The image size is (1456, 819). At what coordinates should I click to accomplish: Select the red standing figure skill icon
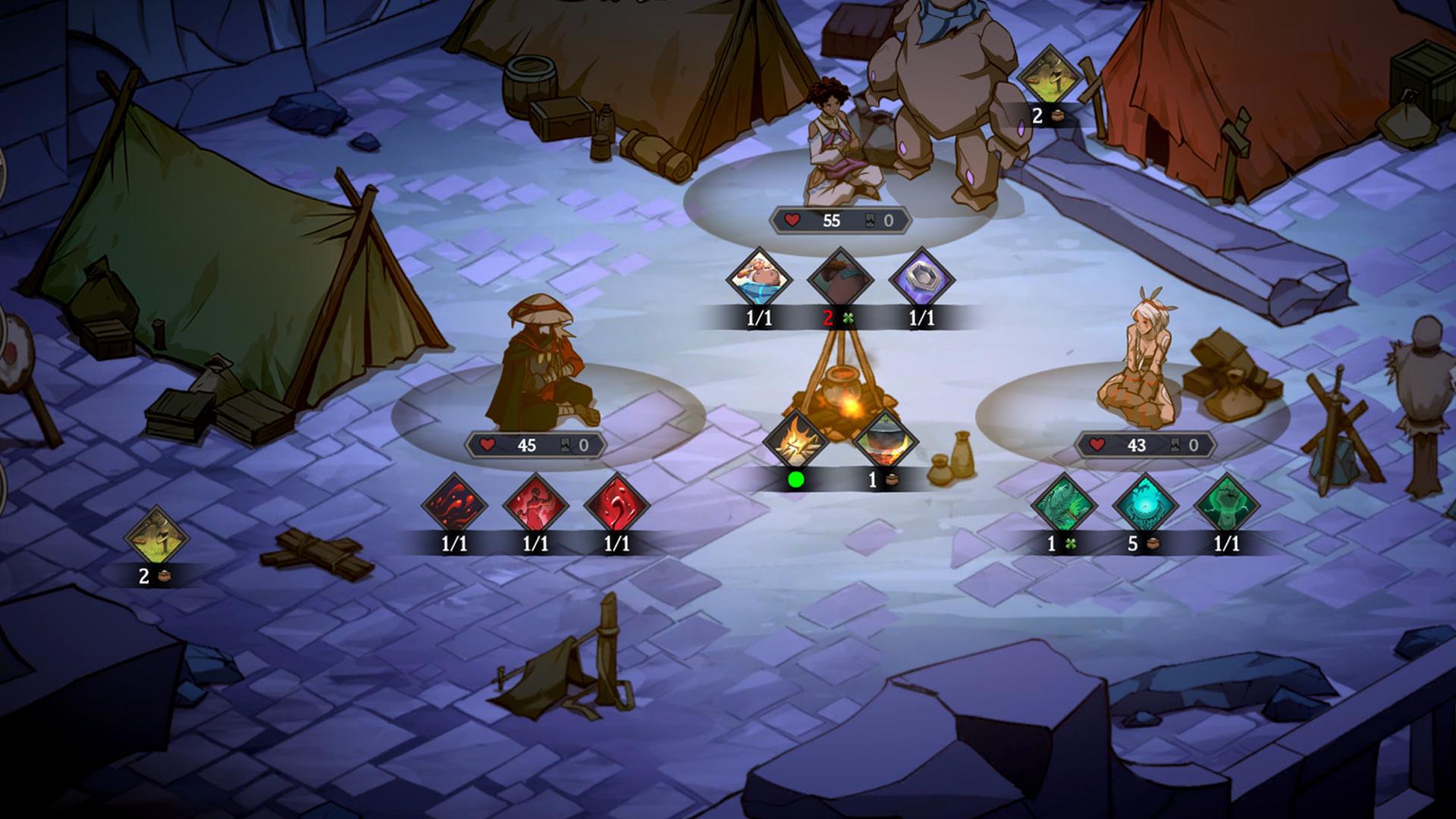tap(535, 505)
